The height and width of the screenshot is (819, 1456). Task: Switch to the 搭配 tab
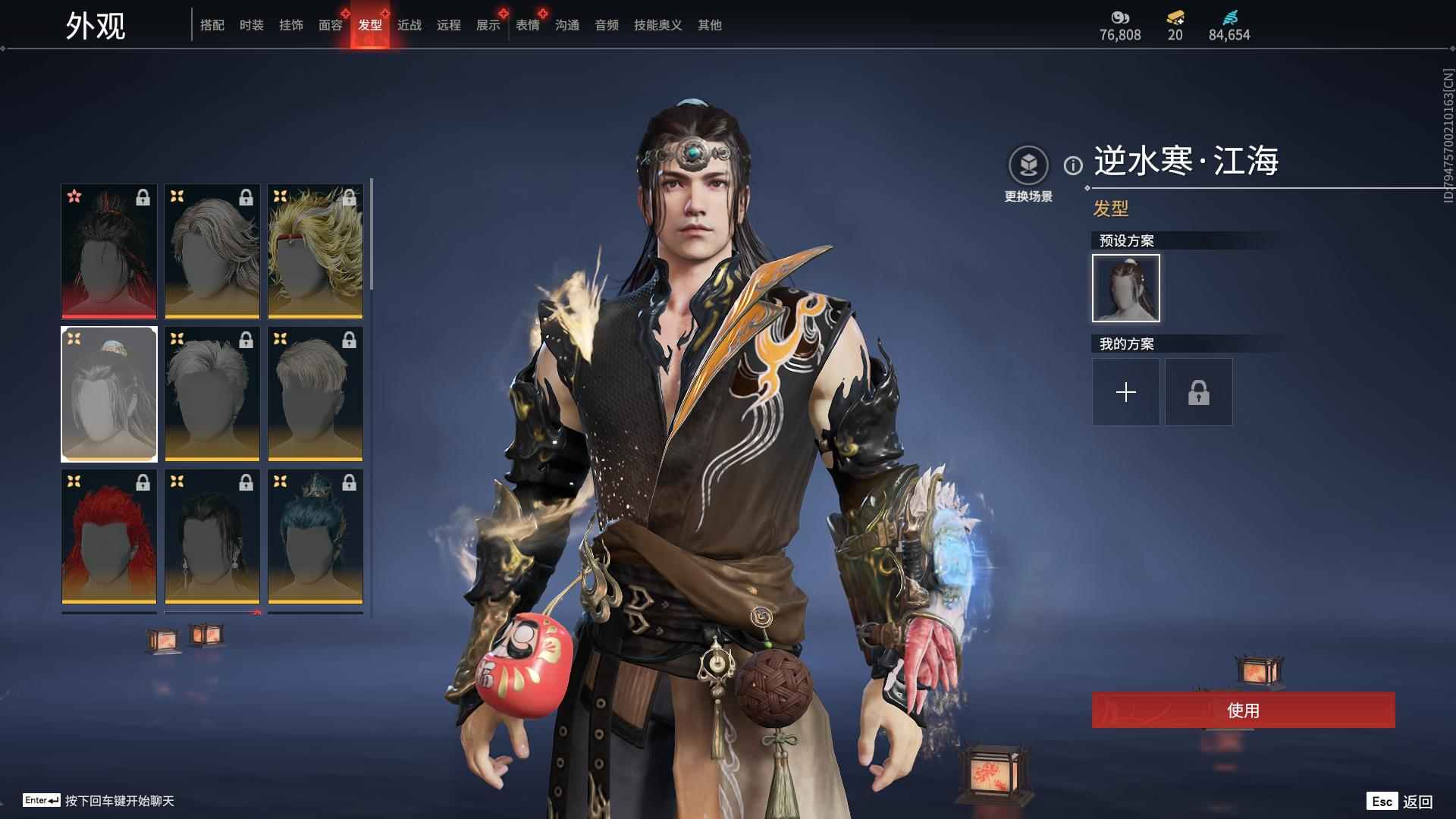[x=212, y=25]
